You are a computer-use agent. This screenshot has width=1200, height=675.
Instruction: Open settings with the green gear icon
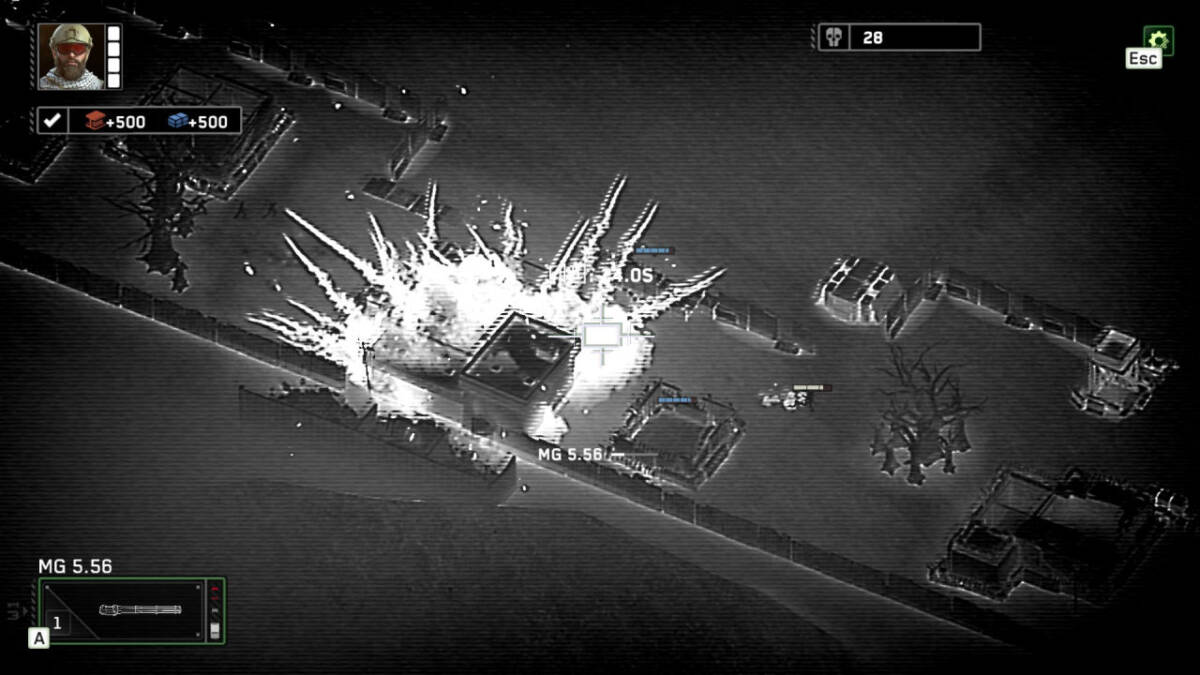tap(1158, 39)
